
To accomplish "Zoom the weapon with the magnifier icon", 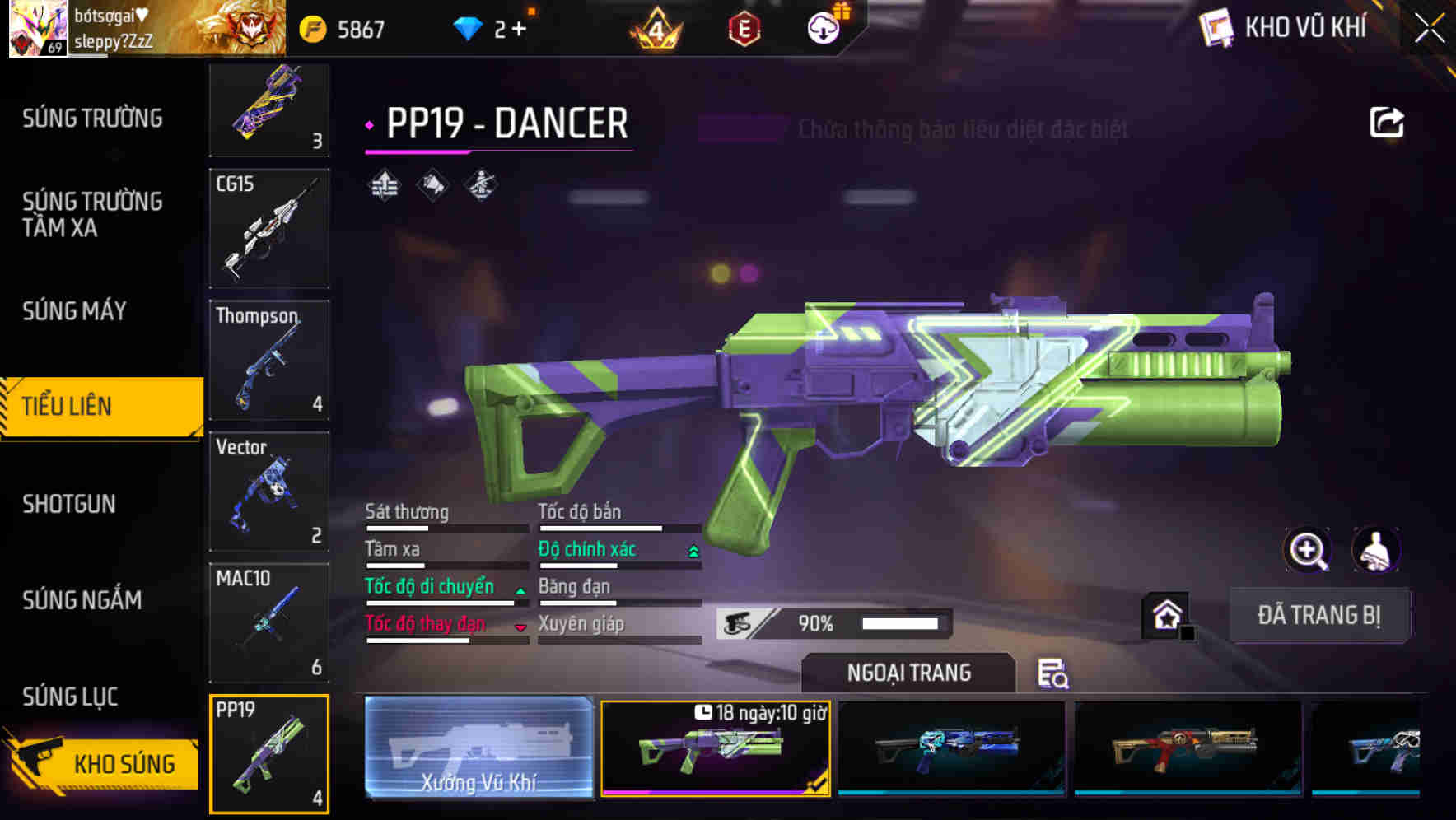I will tap(1308, 550).
